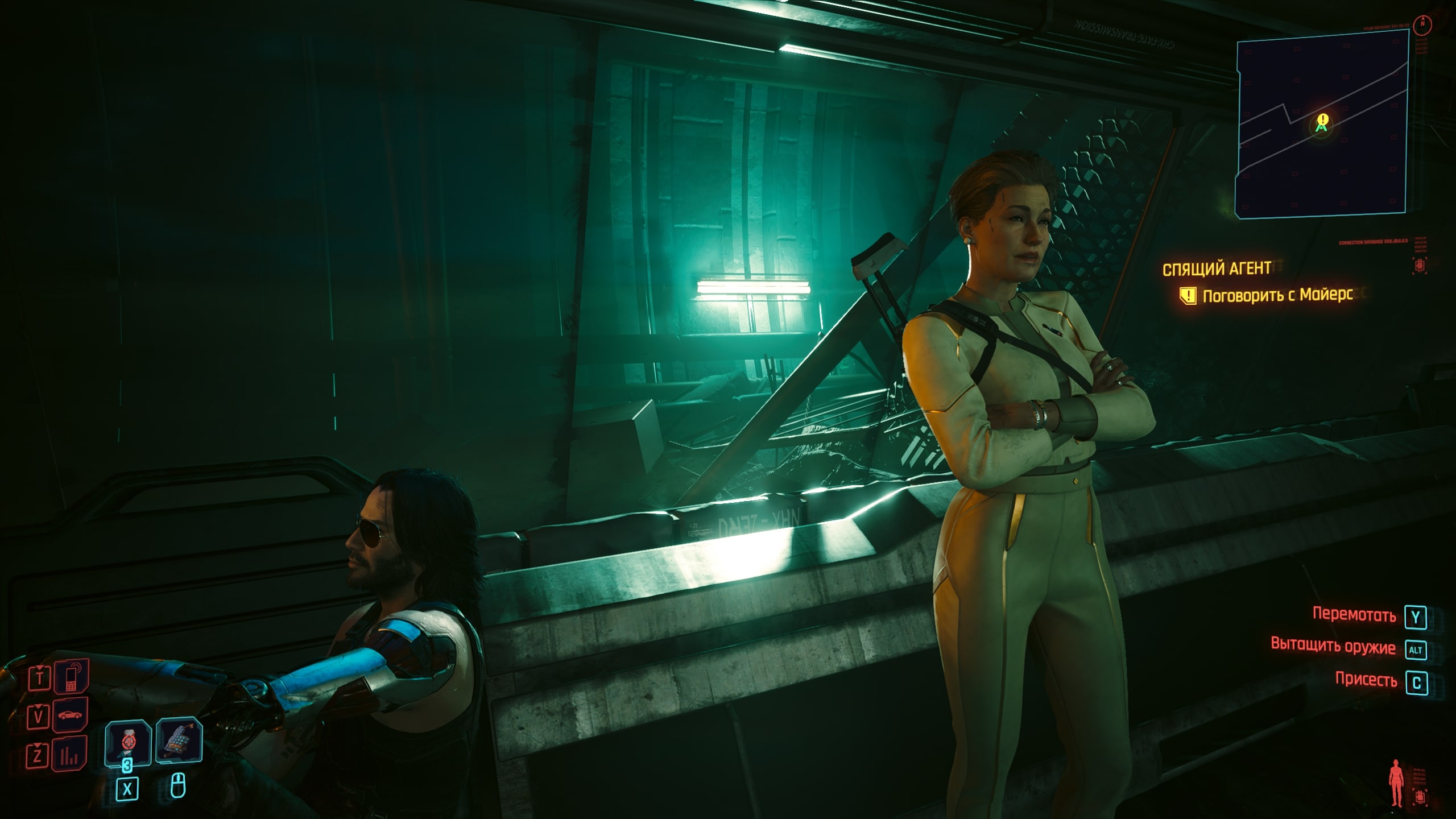Use the health inhaler consumable slot
This screenshot has width=1456, height=819.
pyautogui.click(x=128, y=742)
